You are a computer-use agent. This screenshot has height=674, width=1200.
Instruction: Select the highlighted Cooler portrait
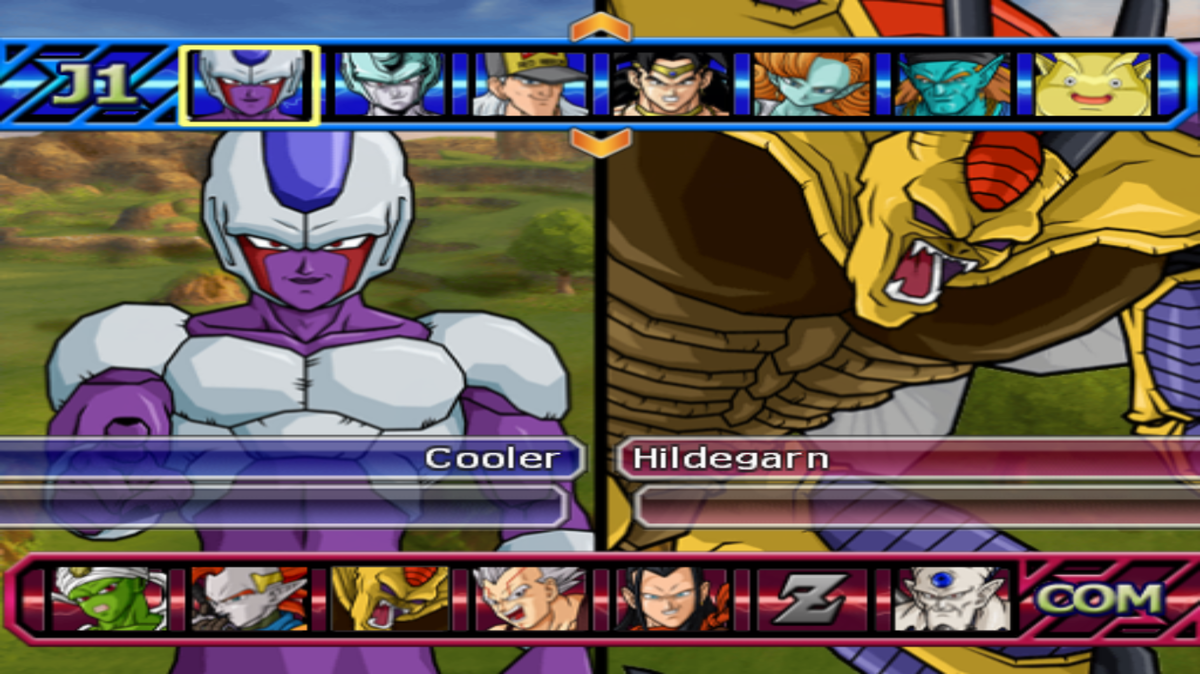point(249,85)
